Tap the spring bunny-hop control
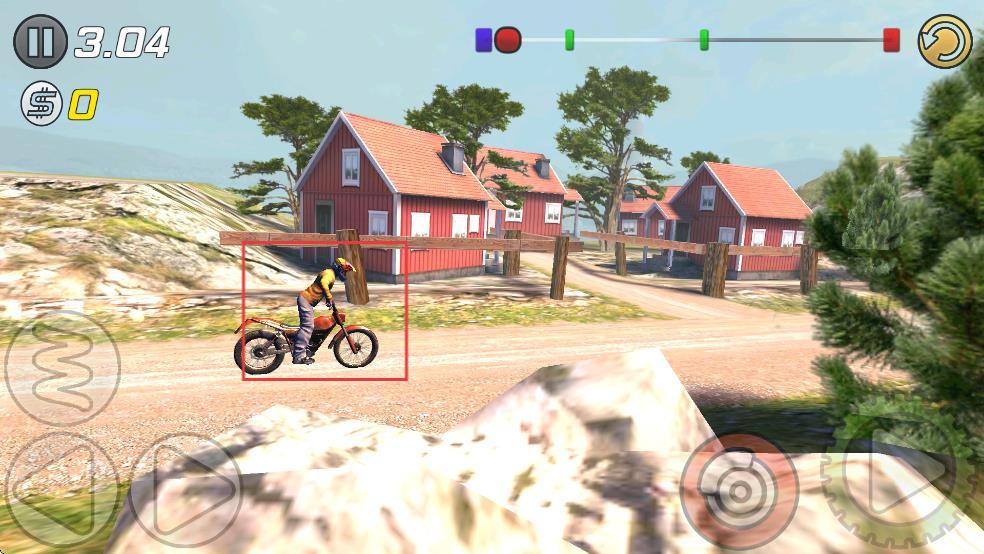The image size is (984, 554). 62,368
